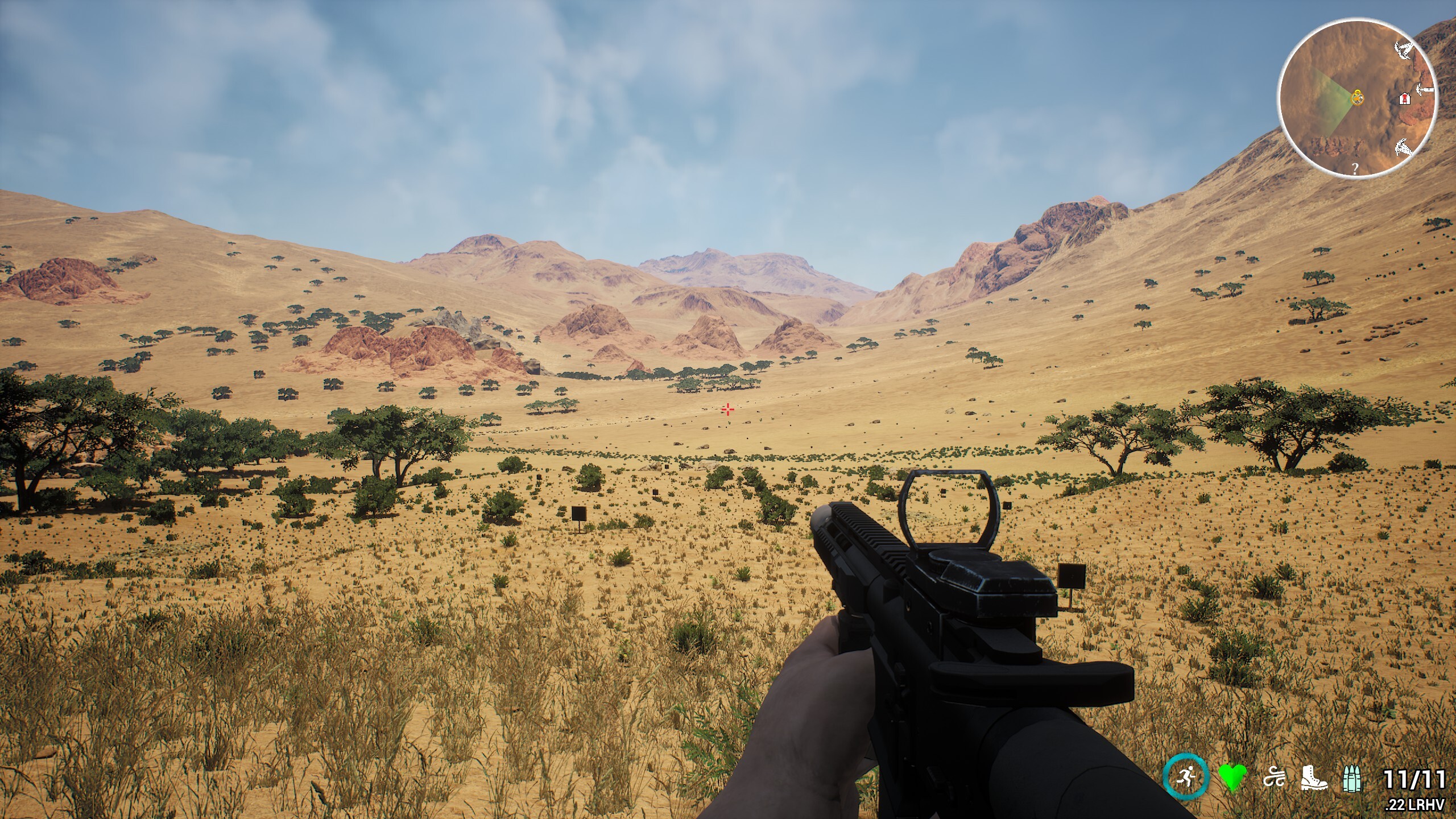The image size is (1456, 819).
Task: Click the red-roofed lodge icon on the minimap
Action: tap(1404, 99)
